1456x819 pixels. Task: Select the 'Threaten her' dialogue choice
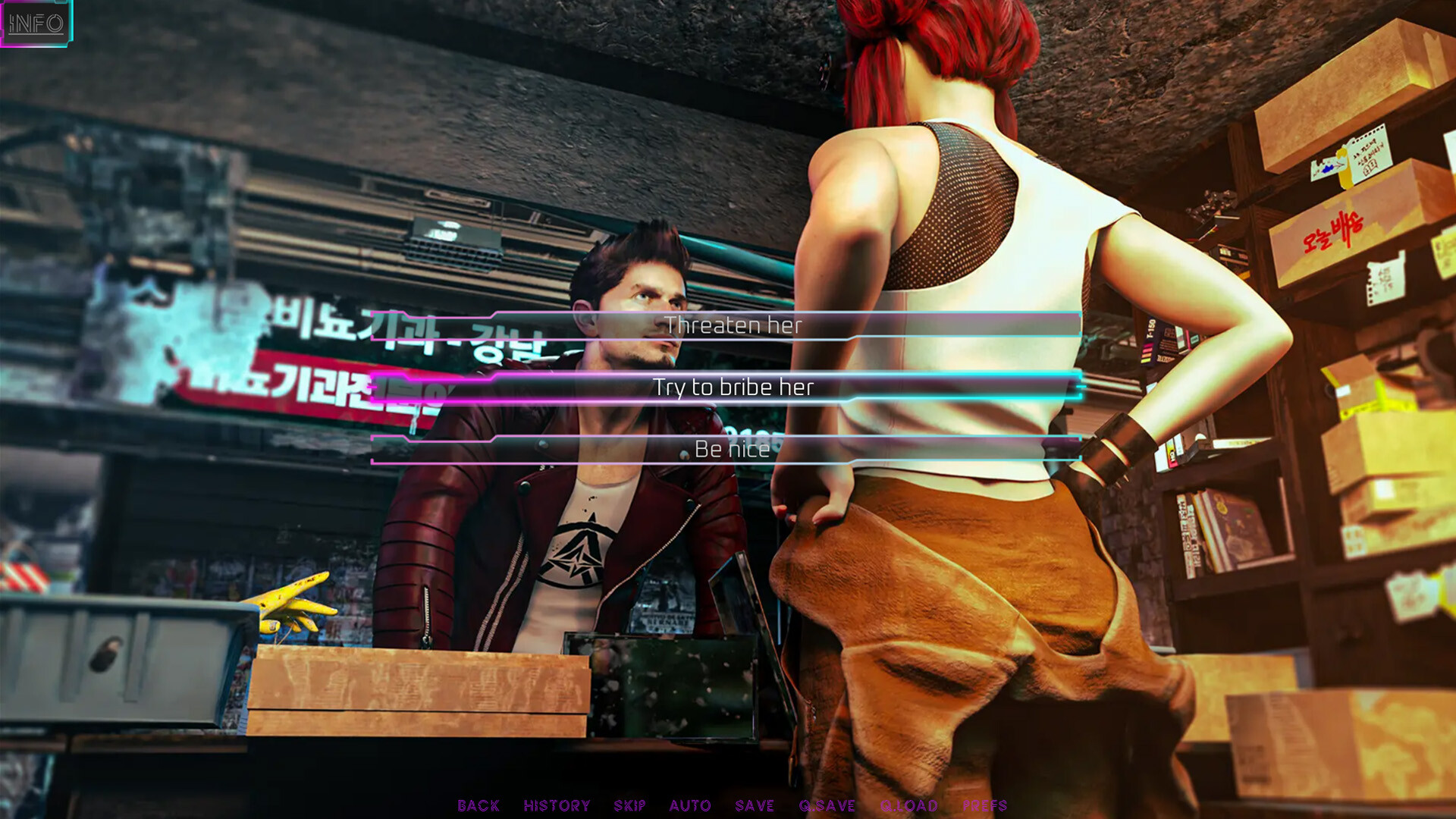tap(734, 326)
